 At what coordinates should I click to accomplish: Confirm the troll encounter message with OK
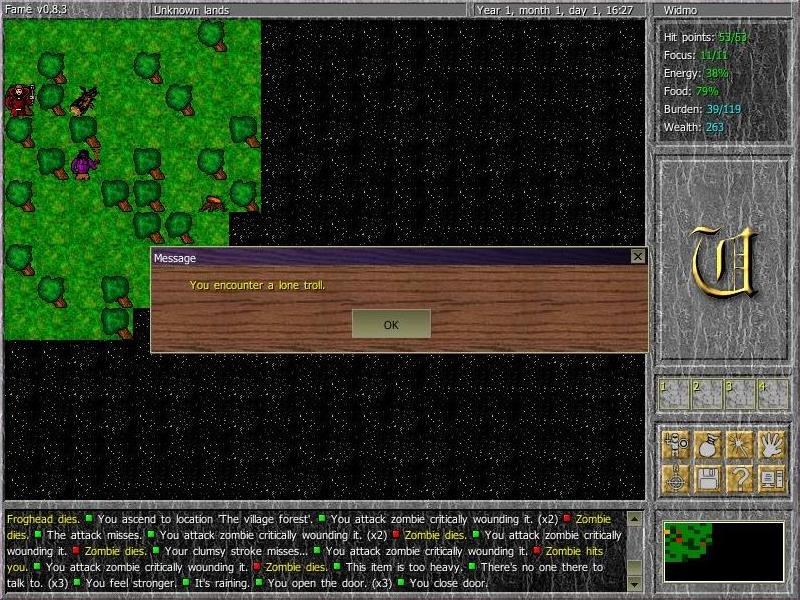coord(391,324)
